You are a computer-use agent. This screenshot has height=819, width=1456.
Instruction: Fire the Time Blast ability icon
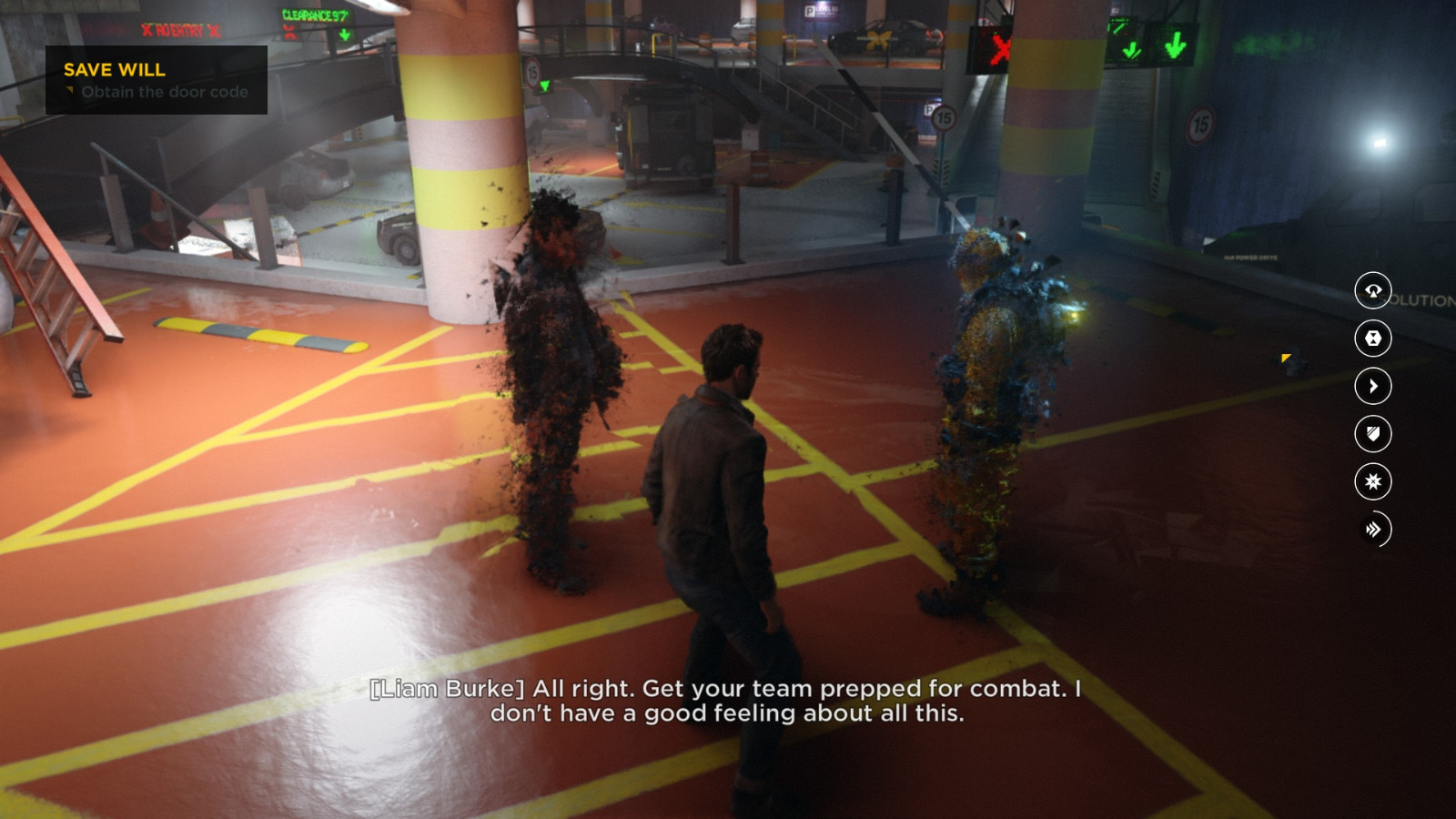click(1374, 481)
